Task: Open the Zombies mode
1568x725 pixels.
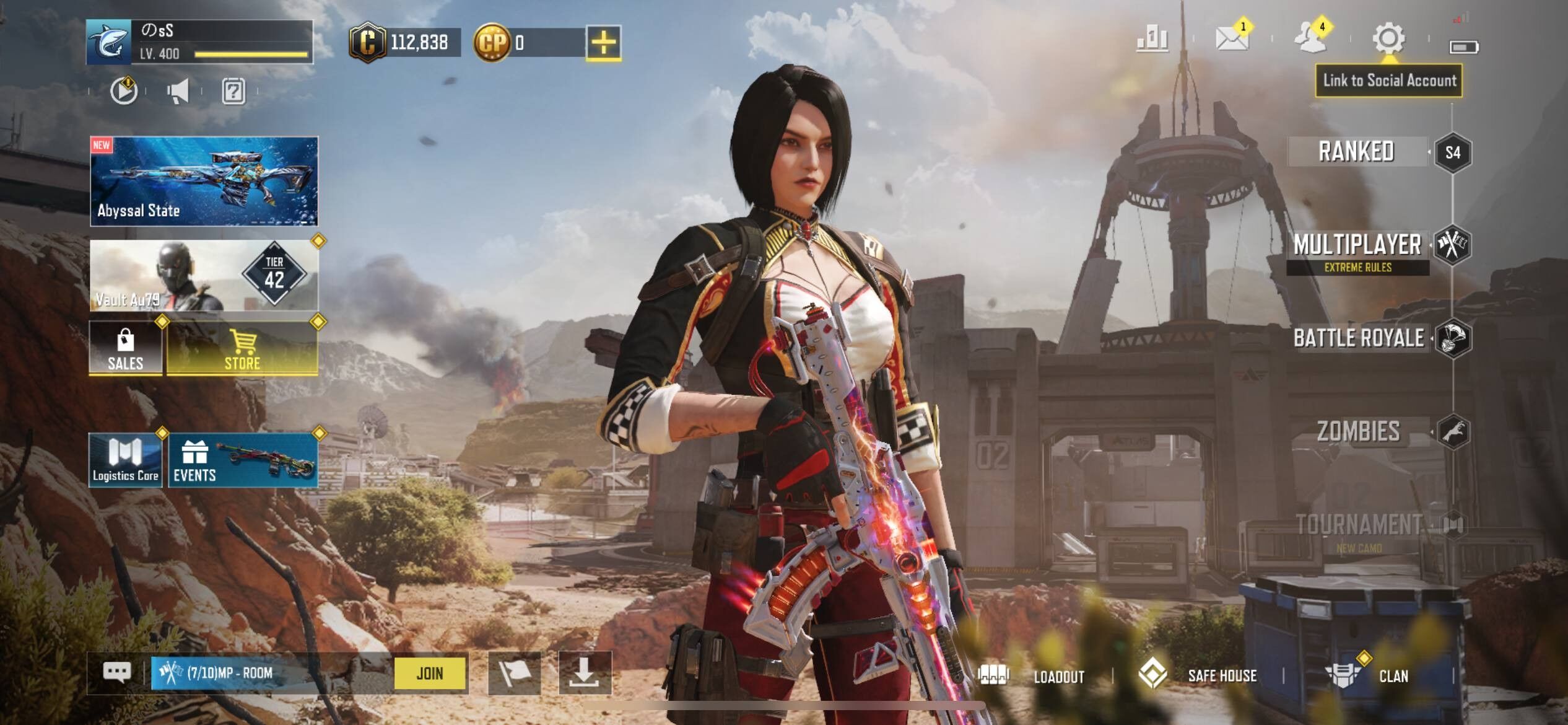Action: [1358, 432]
